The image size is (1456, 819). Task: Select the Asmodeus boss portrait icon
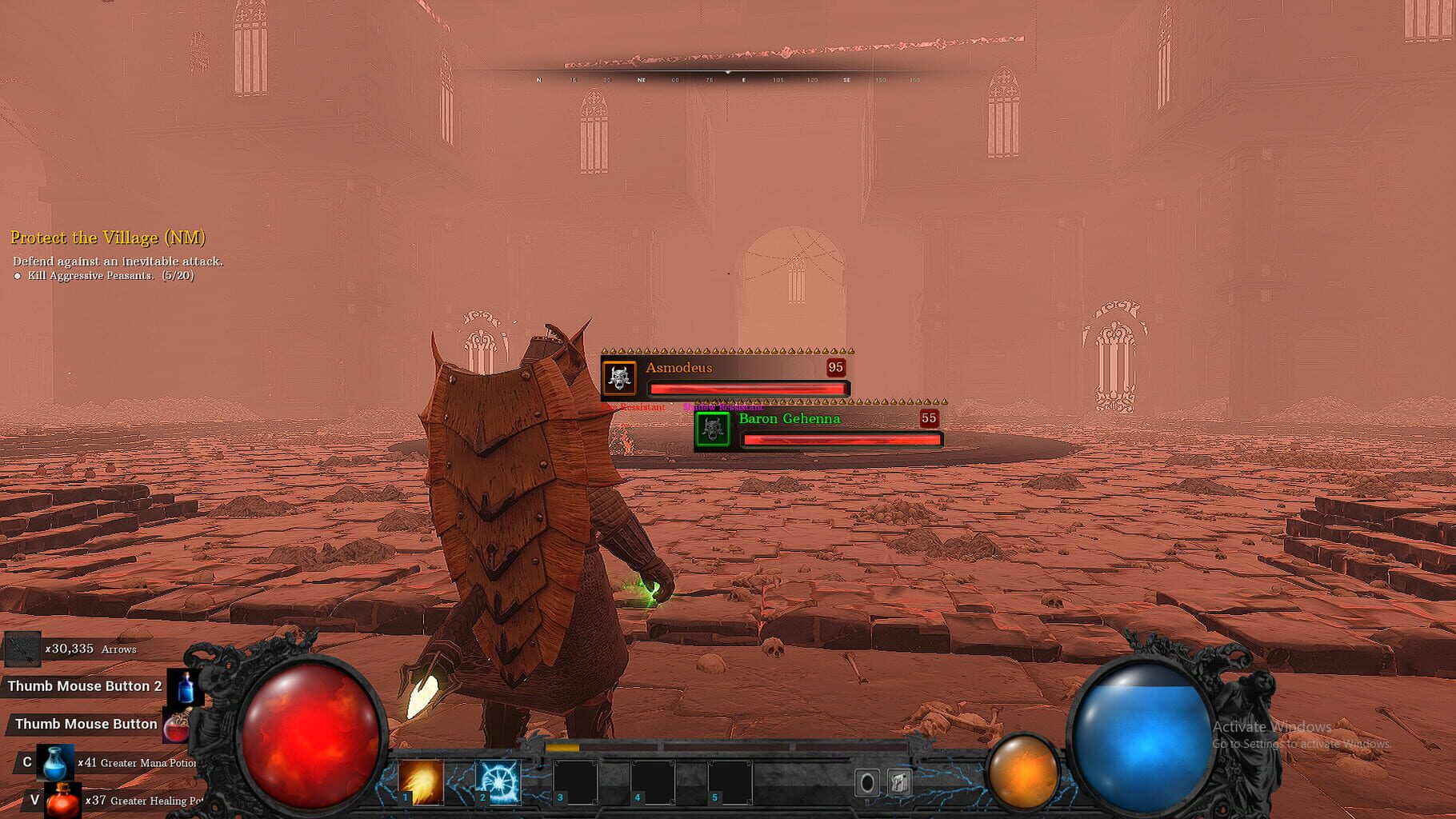[x=618, y=377]
